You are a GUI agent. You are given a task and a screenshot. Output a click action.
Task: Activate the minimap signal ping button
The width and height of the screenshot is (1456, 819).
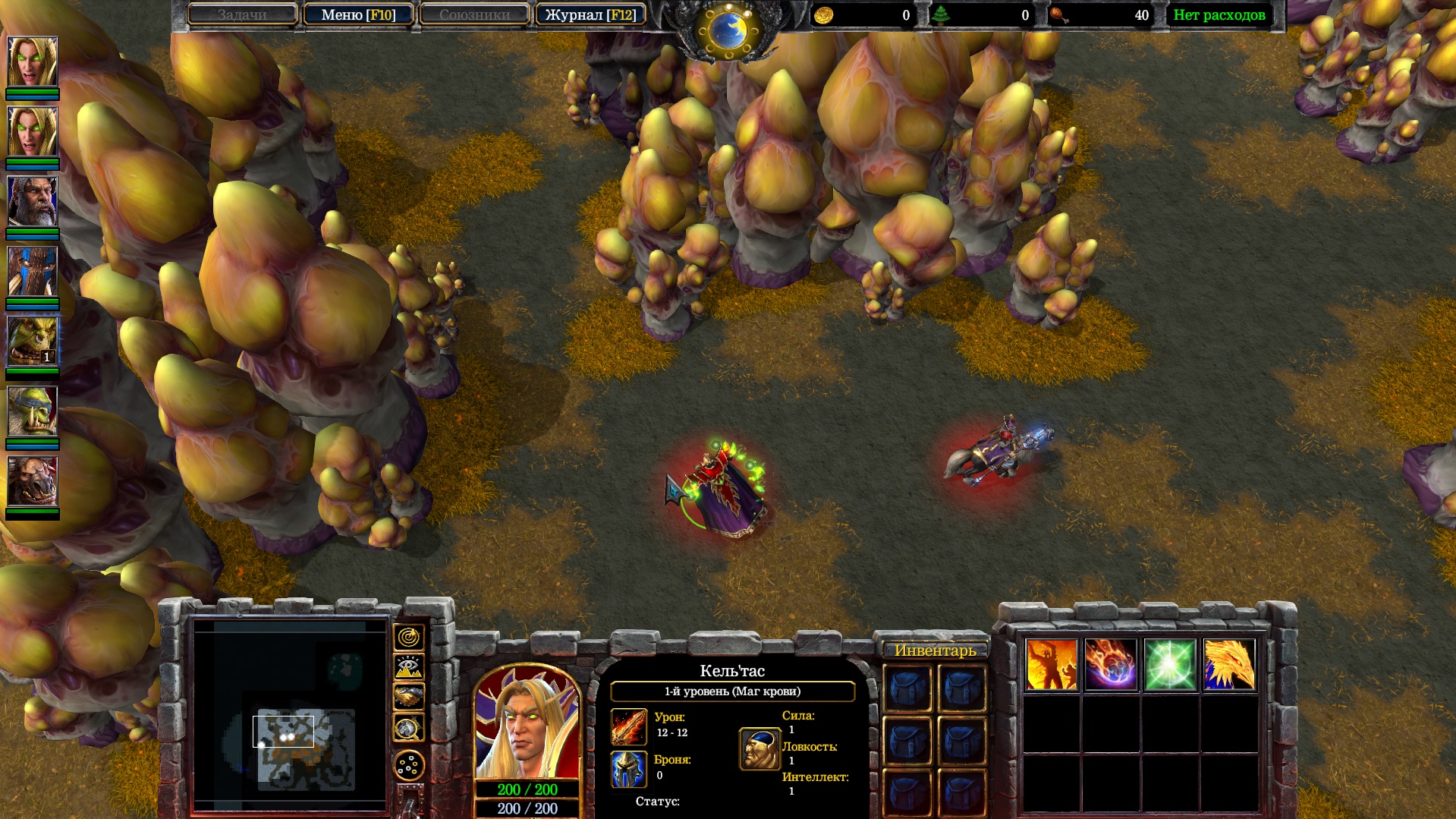[408, 638]
